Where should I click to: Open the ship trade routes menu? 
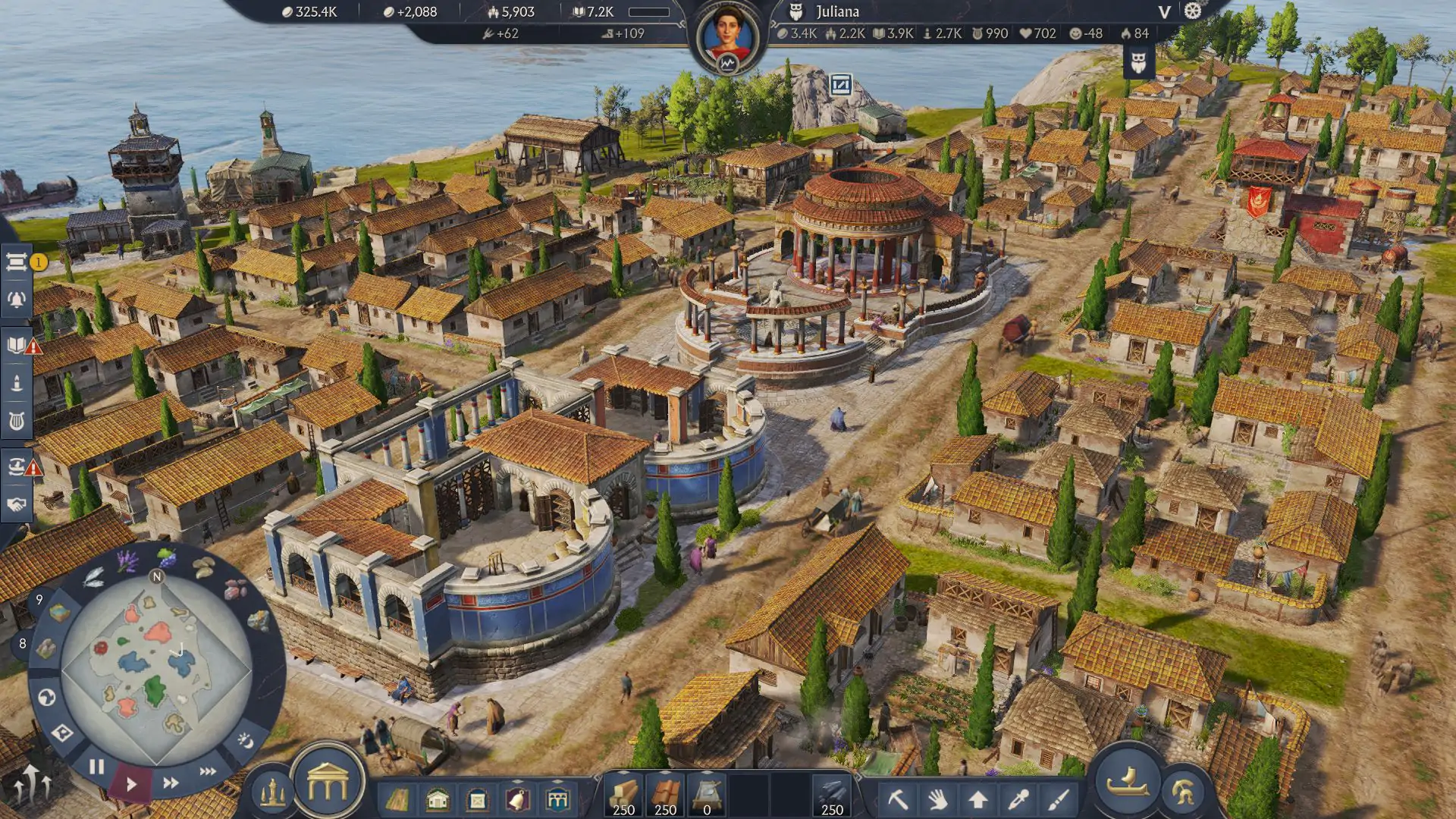pyautogui.click(x=16, y=466)
